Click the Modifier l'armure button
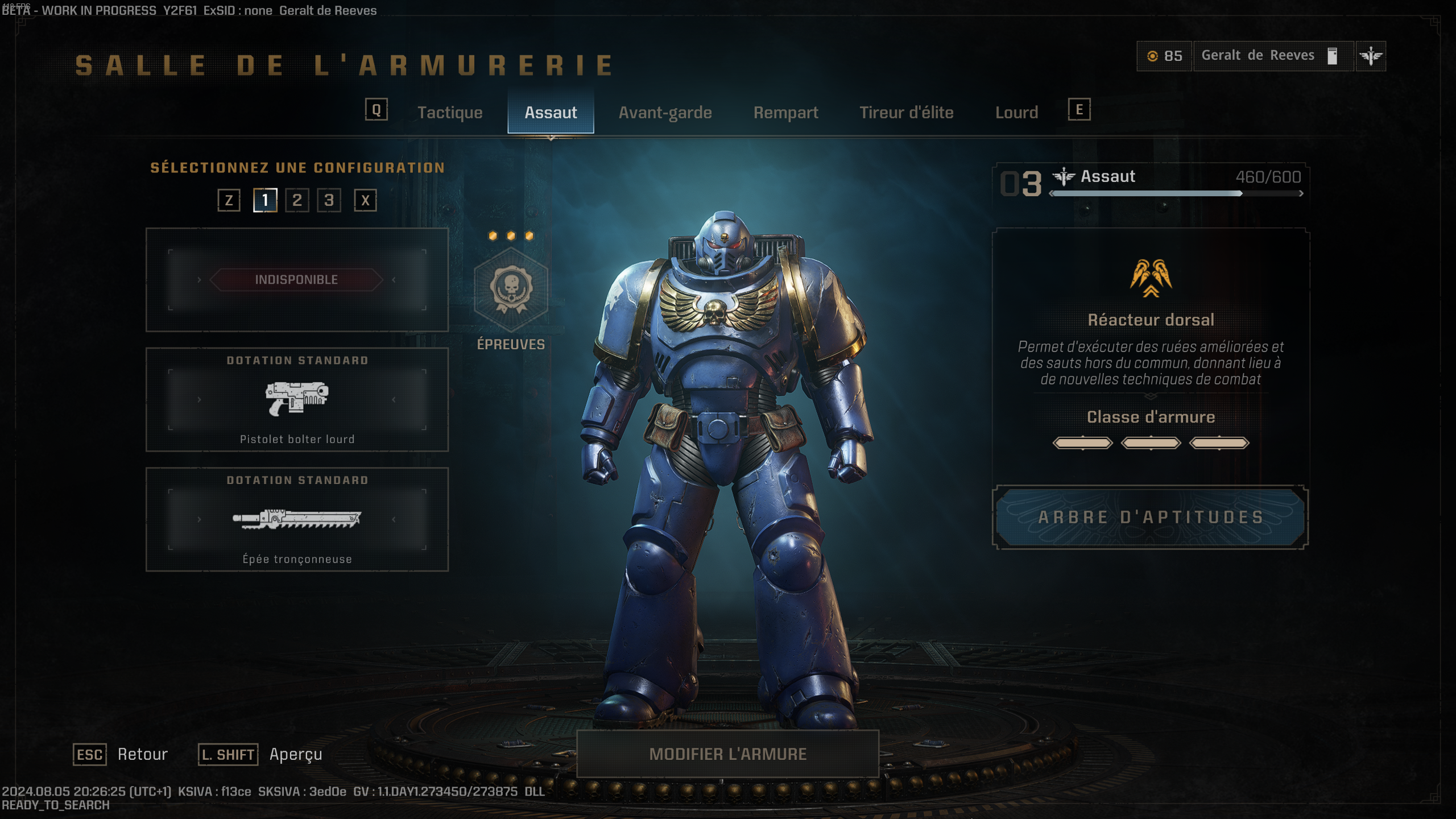The height and width of the screenshot is (819, 1456). (x=728, y=754)
